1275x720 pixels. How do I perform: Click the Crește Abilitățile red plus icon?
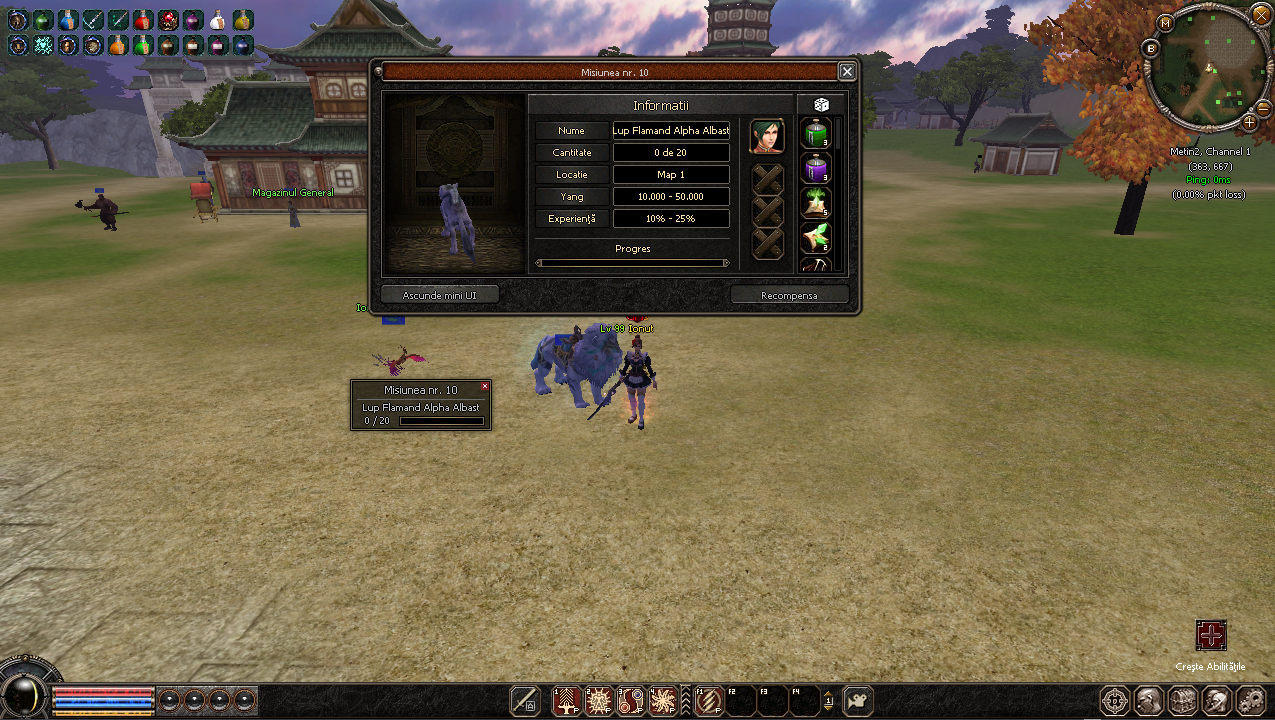click(1211, 635)
